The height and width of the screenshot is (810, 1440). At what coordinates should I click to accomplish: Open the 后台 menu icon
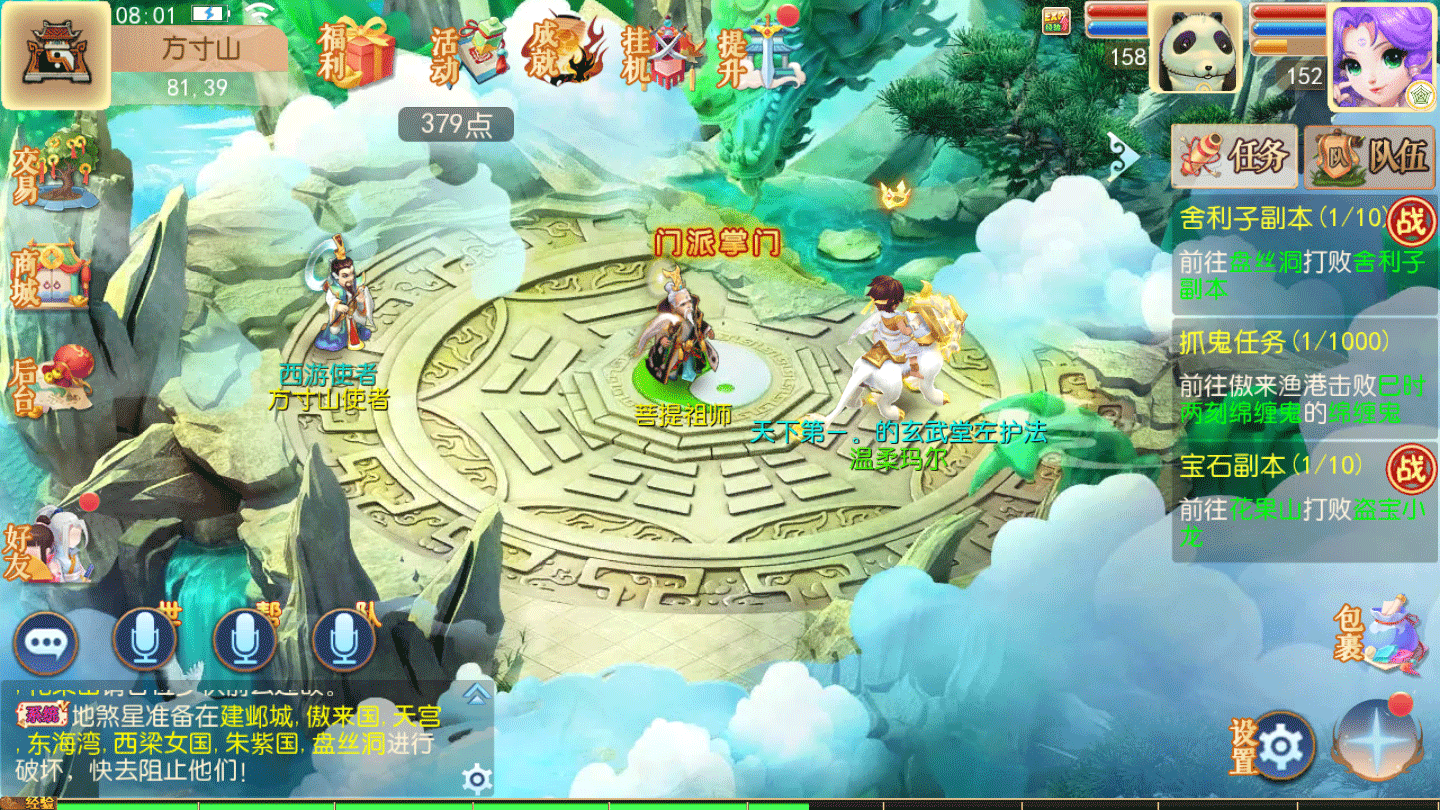point(50,382)
